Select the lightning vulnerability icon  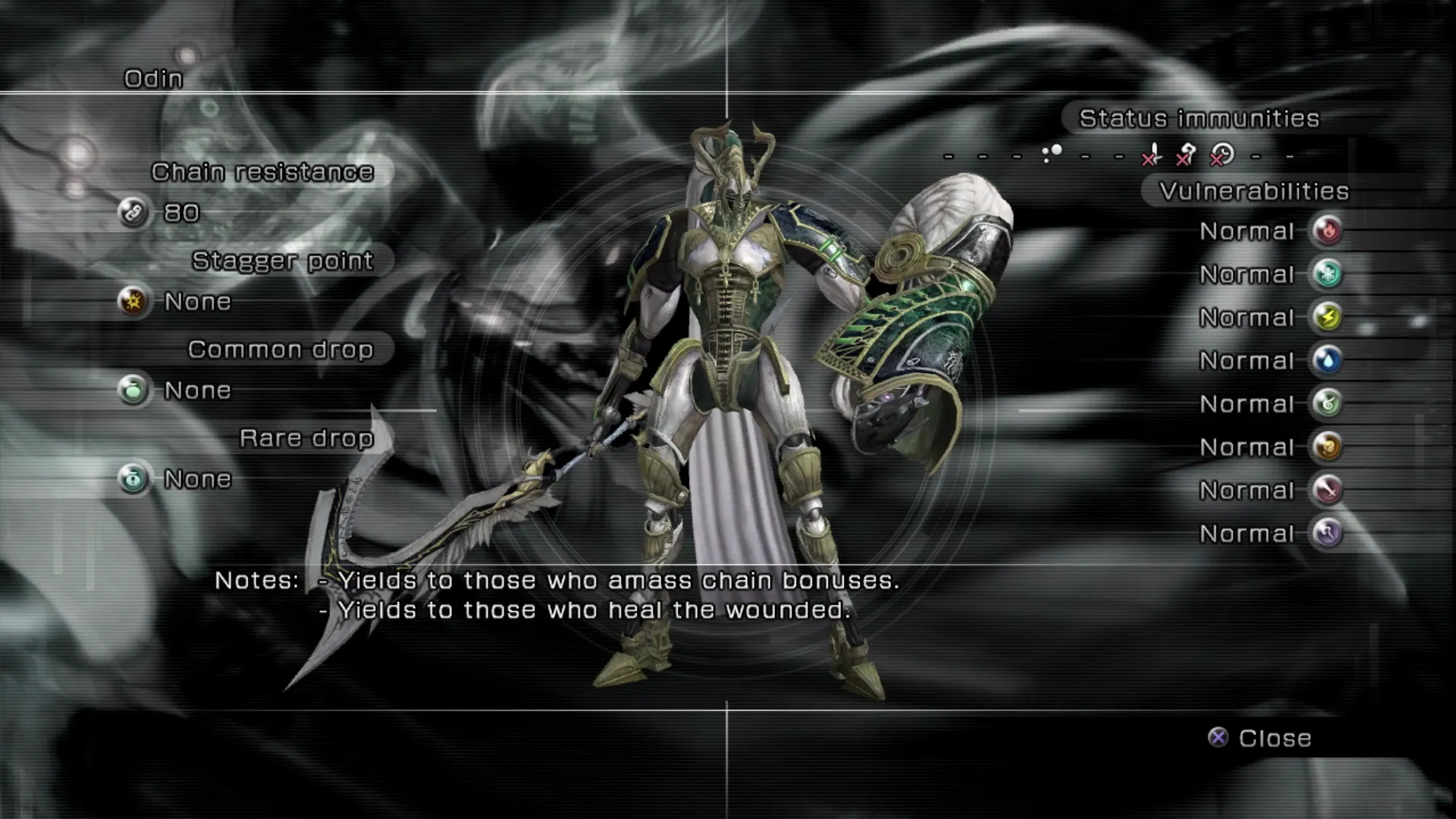[1327, 317]
